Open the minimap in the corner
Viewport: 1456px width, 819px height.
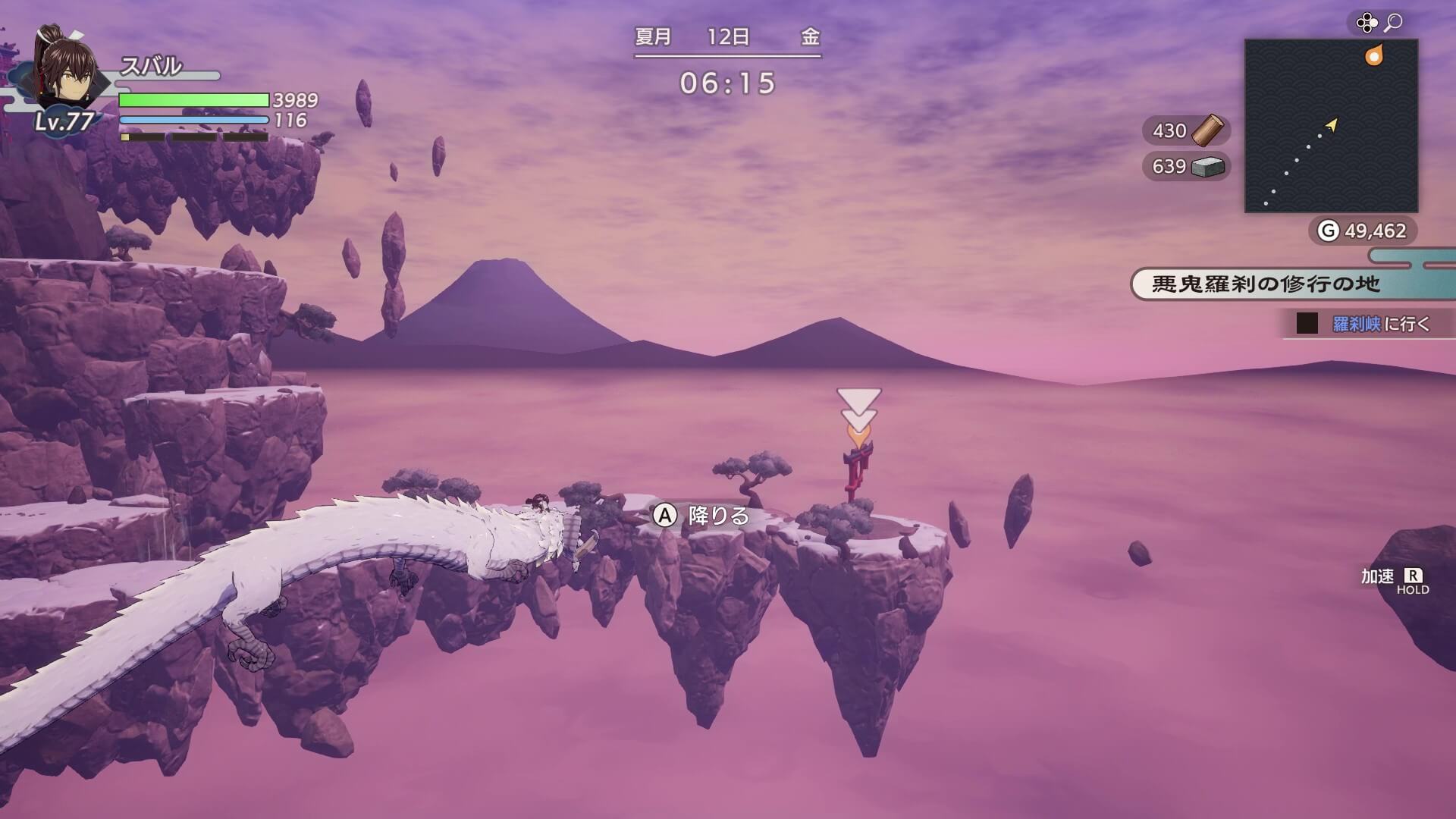pos(1331,126)
